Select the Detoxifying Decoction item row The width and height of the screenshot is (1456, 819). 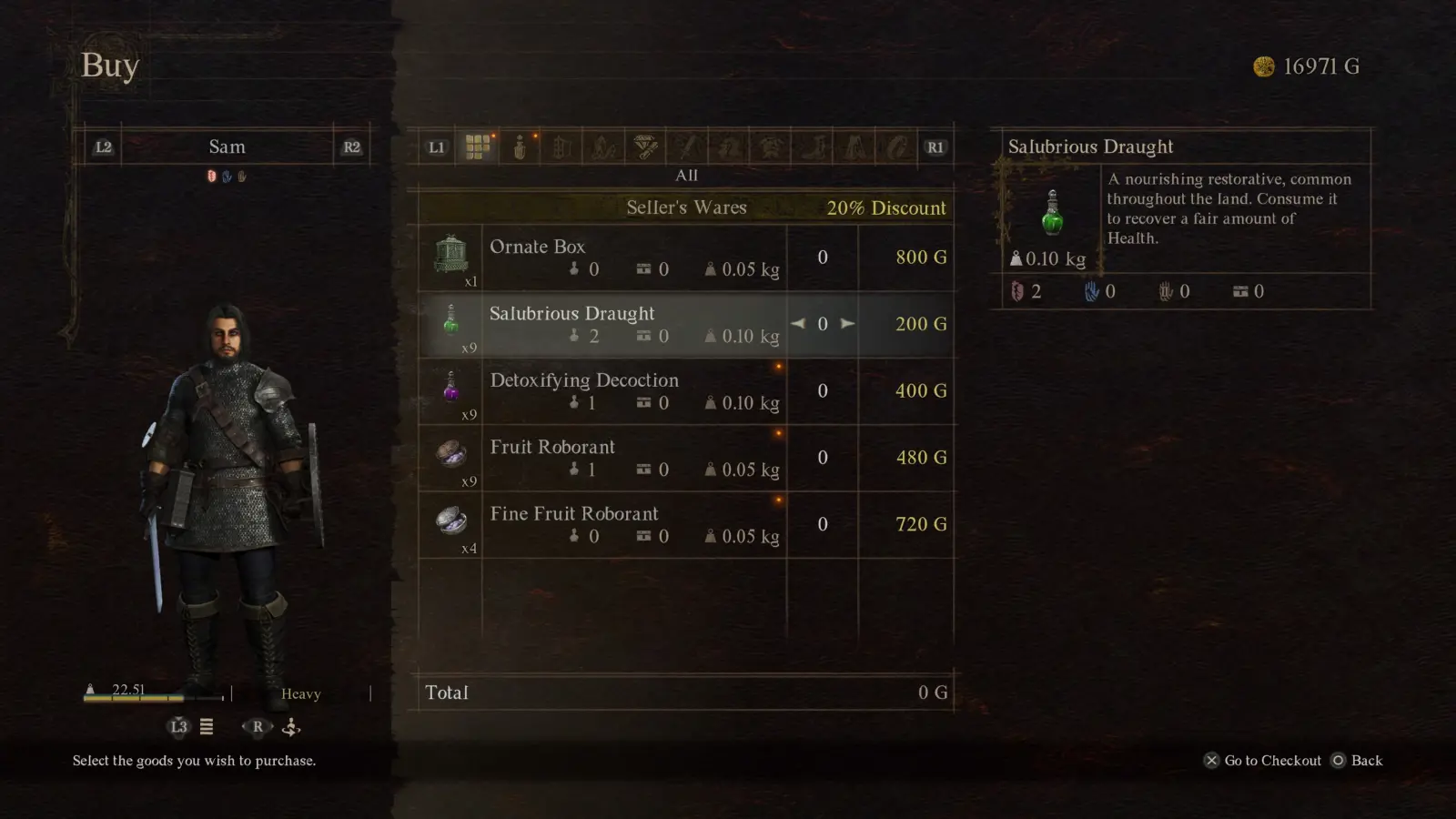628,391
